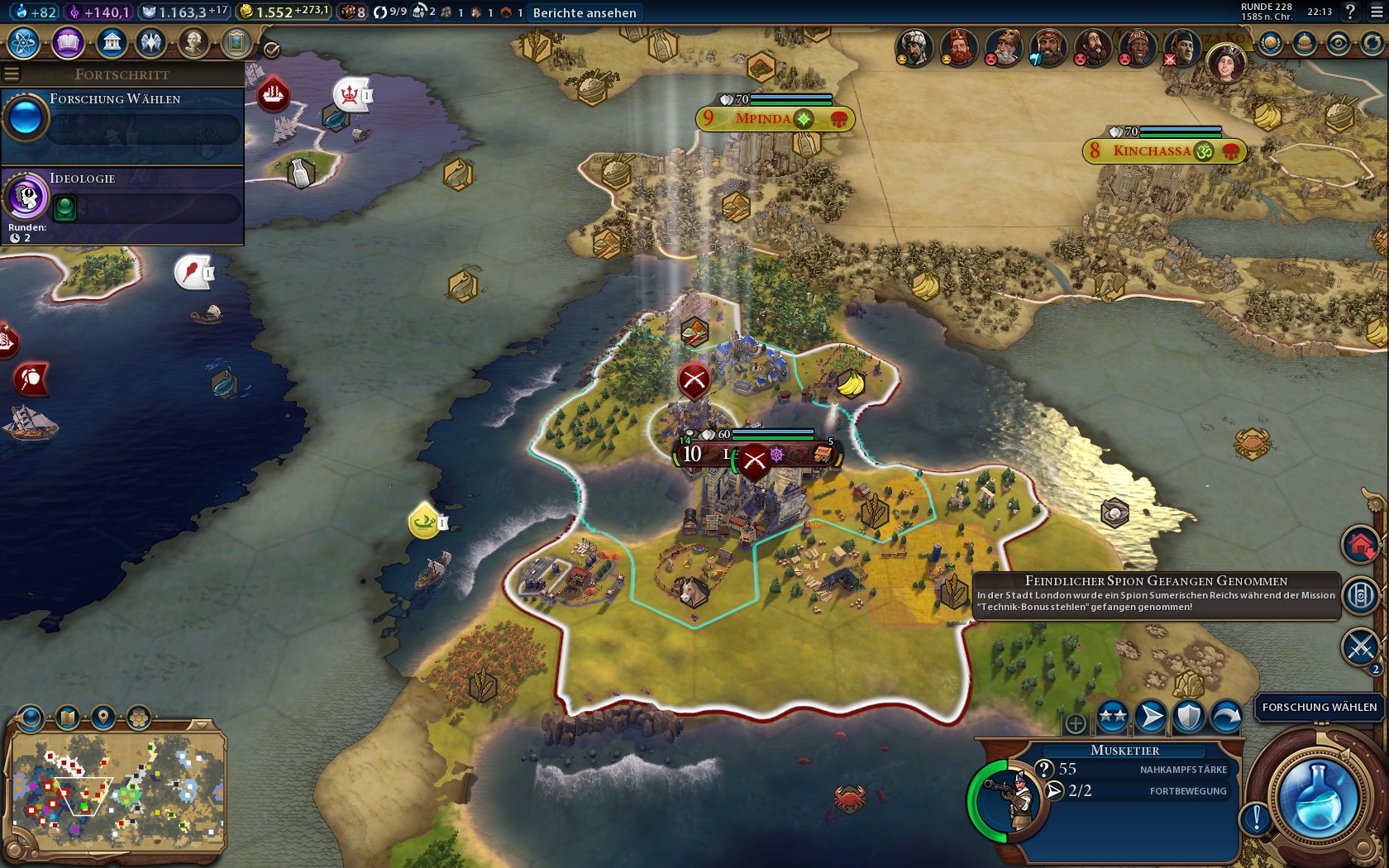The width and height of the screenshot is (1389, 868).
Task: Open the civics tree book icon
Action: coord(68,42)
